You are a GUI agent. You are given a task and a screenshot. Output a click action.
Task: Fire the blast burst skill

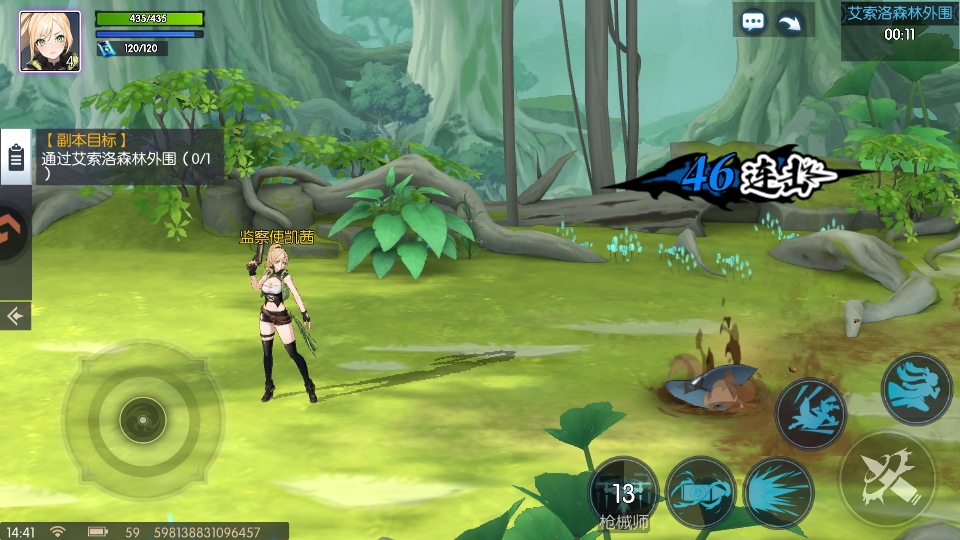click(x=778, y=492)
